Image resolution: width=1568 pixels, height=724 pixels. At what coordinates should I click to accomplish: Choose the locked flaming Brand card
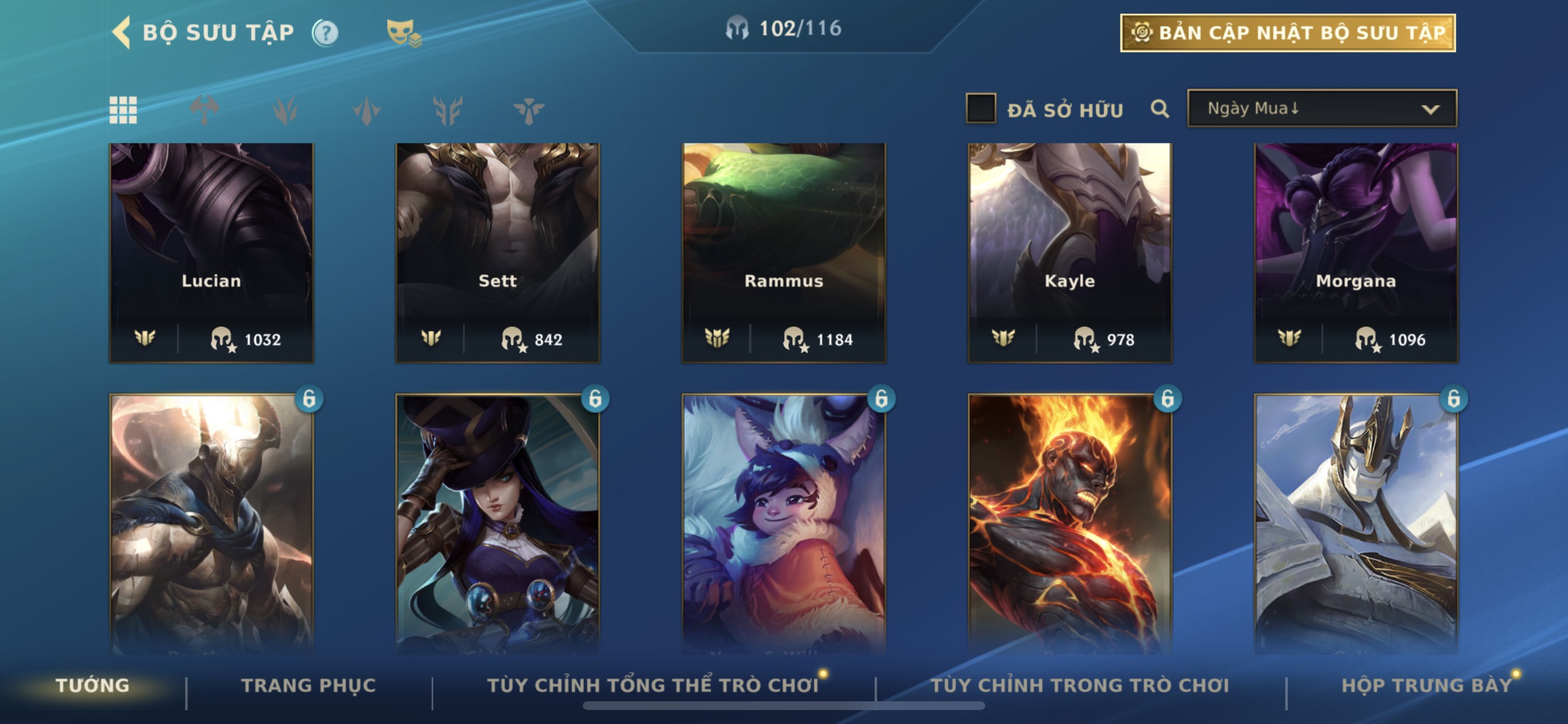1069,523
